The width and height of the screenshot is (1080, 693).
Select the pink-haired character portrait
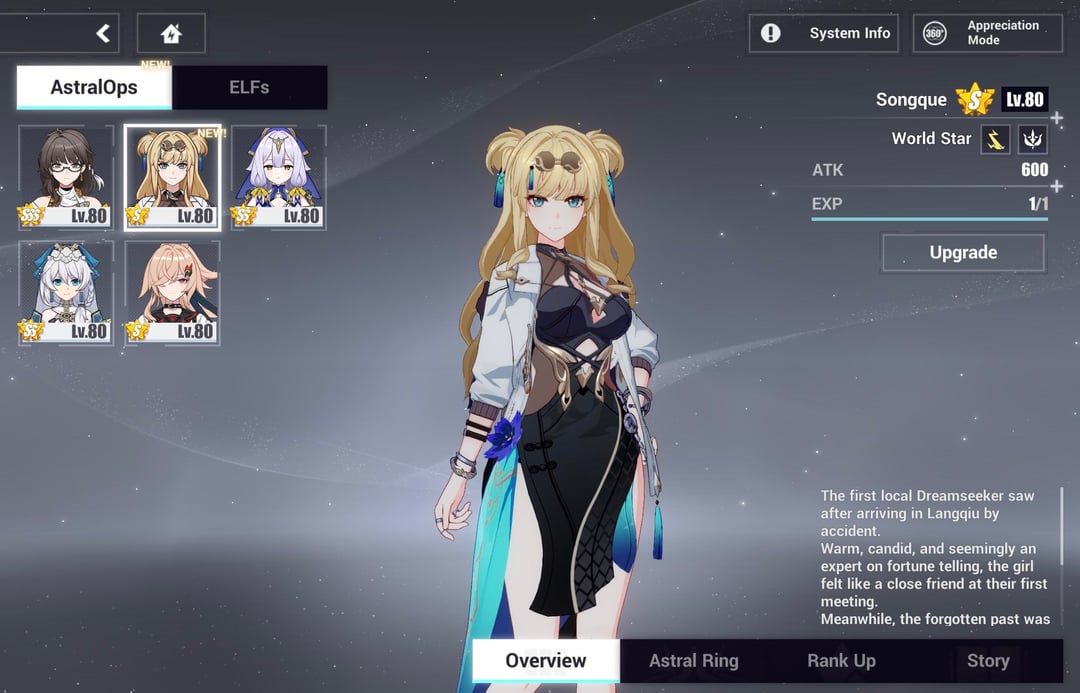tap(172, 293)
